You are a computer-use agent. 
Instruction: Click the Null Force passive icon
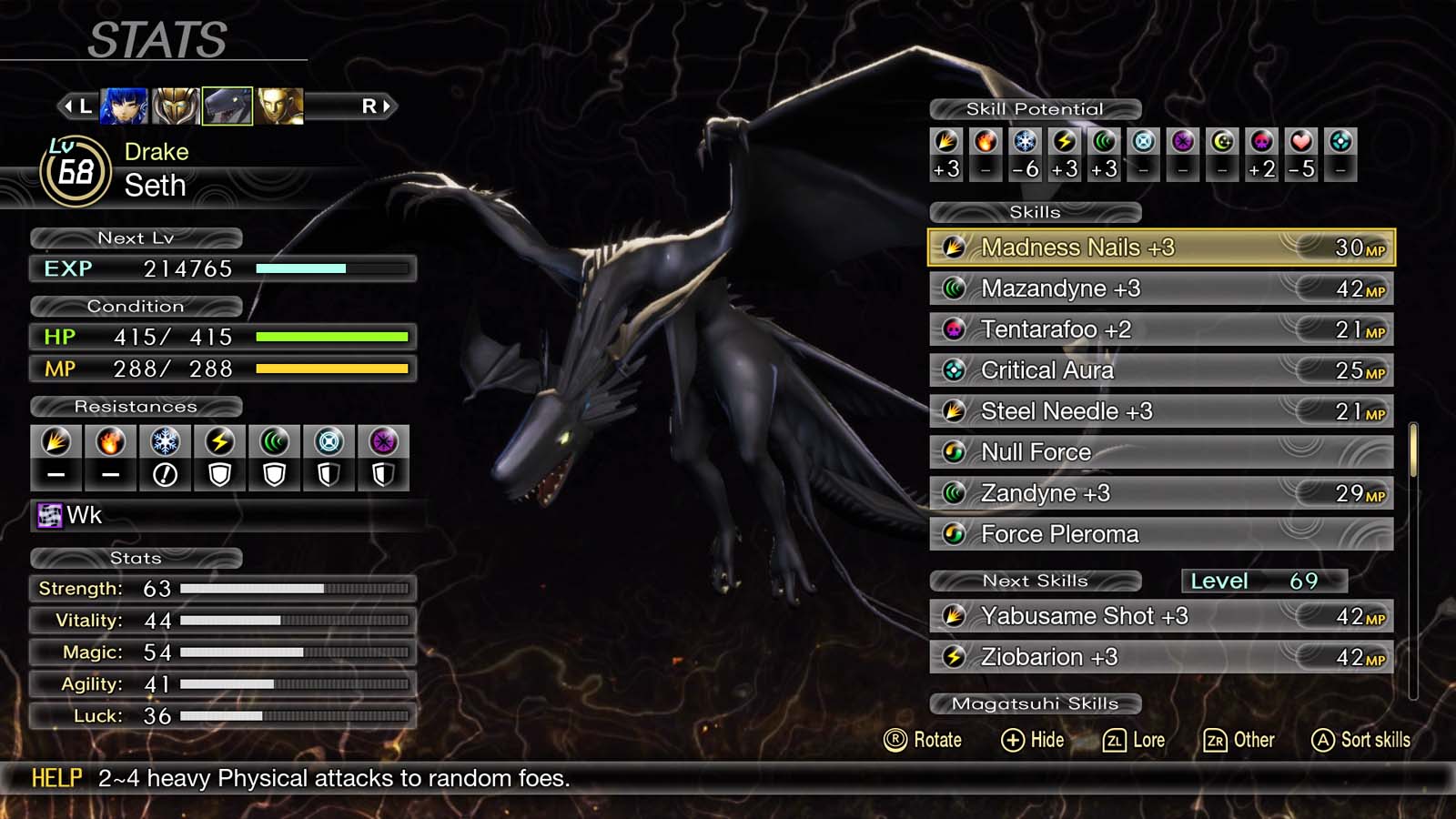pos(955,452)
